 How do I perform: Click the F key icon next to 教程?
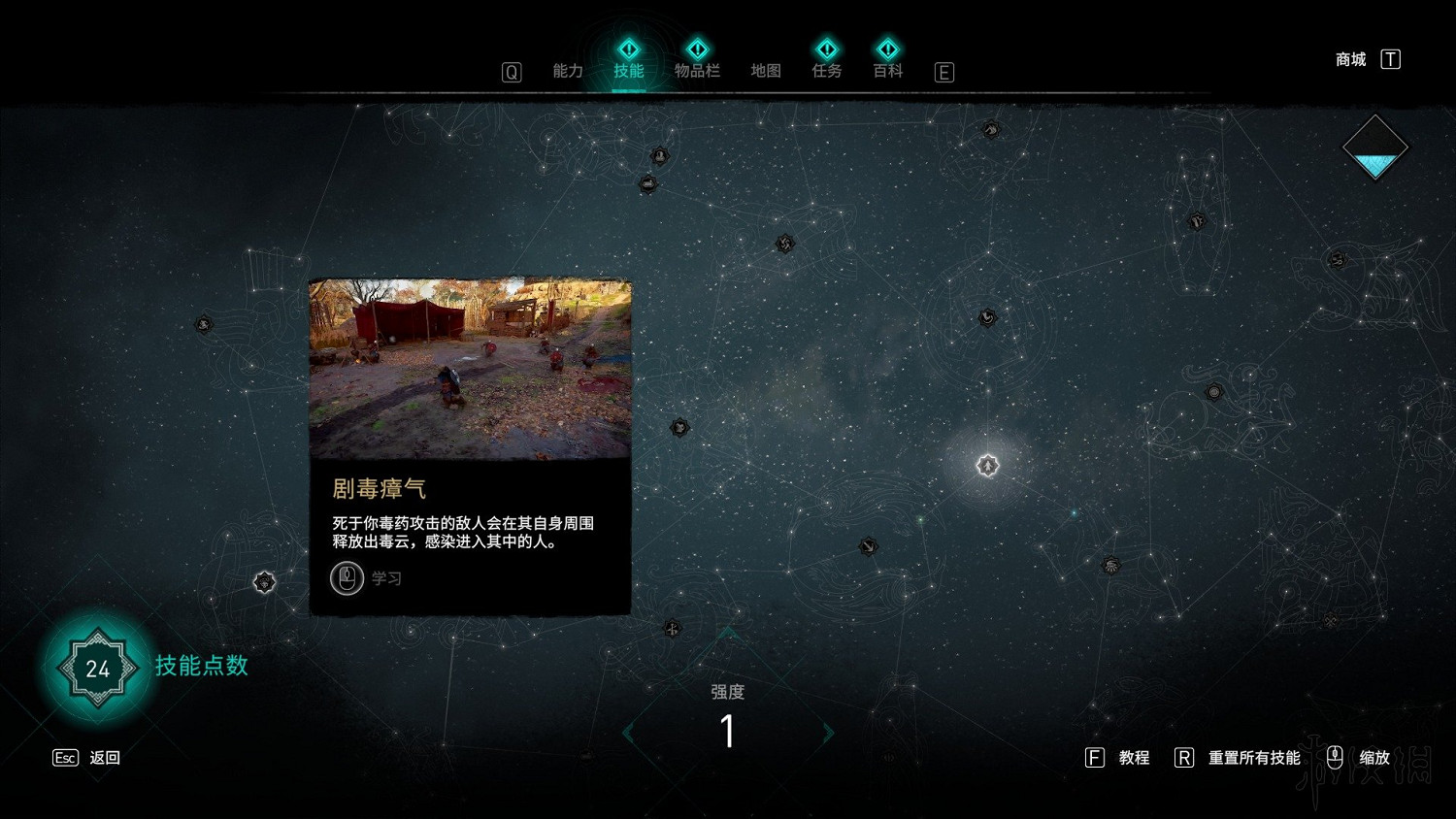pos(1097,757)
